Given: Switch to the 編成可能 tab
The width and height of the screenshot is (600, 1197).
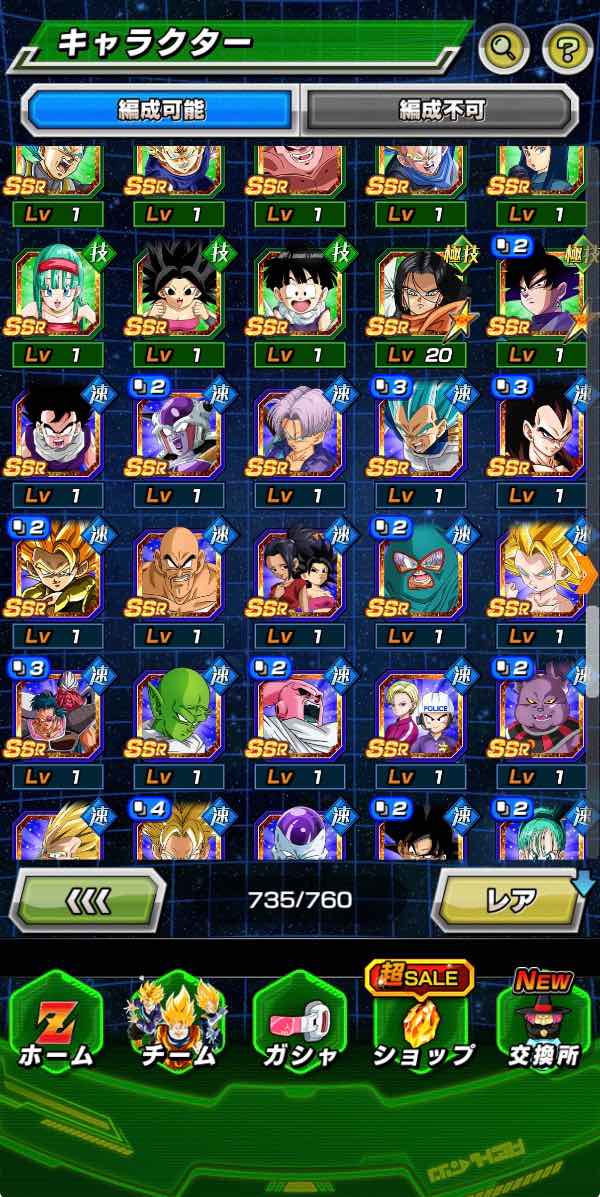Looking at the screenshot, I should 162,109.
